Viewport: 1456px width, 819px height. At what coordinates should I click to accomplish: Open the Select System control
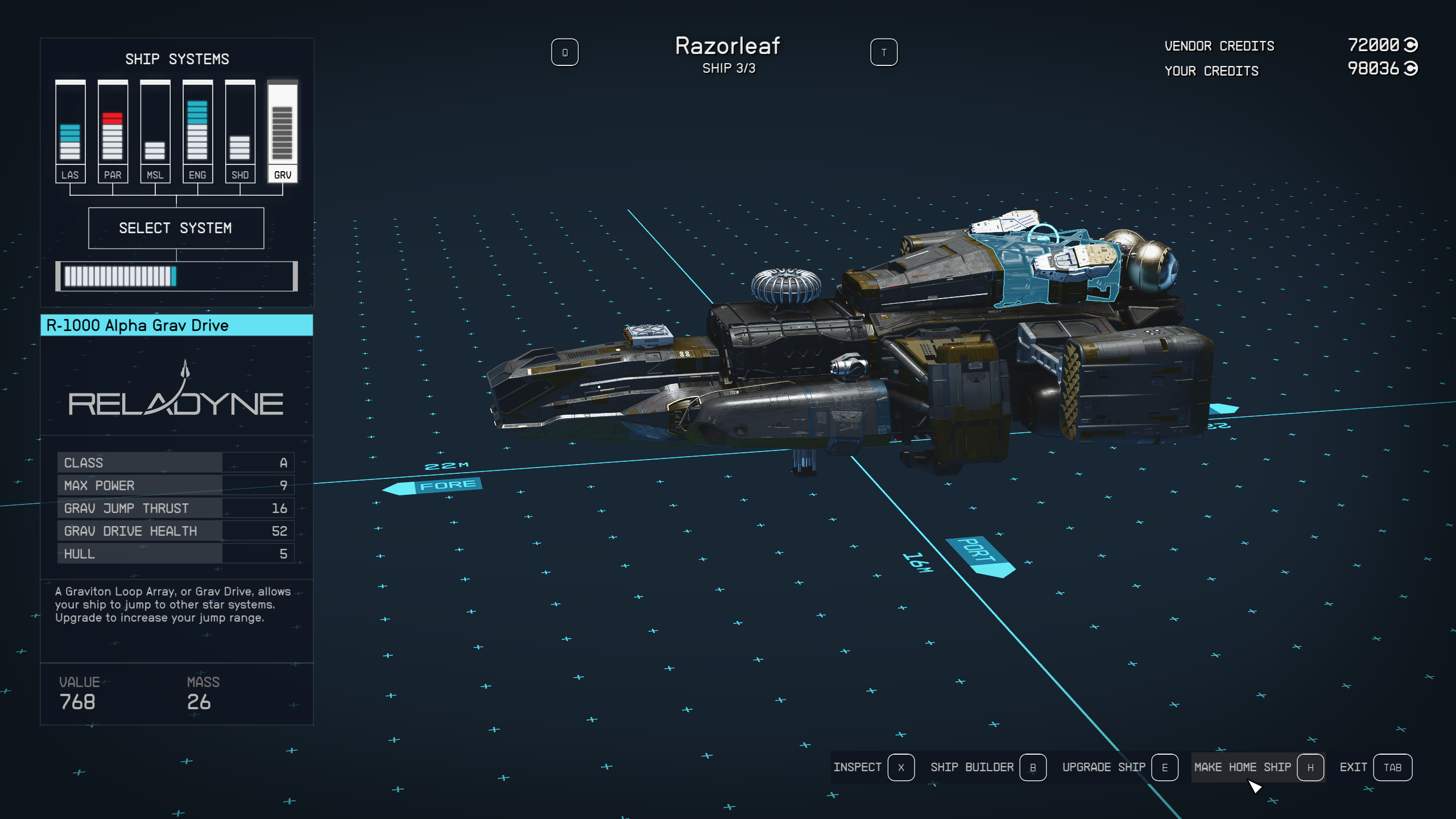pyautogui.click(x=176, y=227)
